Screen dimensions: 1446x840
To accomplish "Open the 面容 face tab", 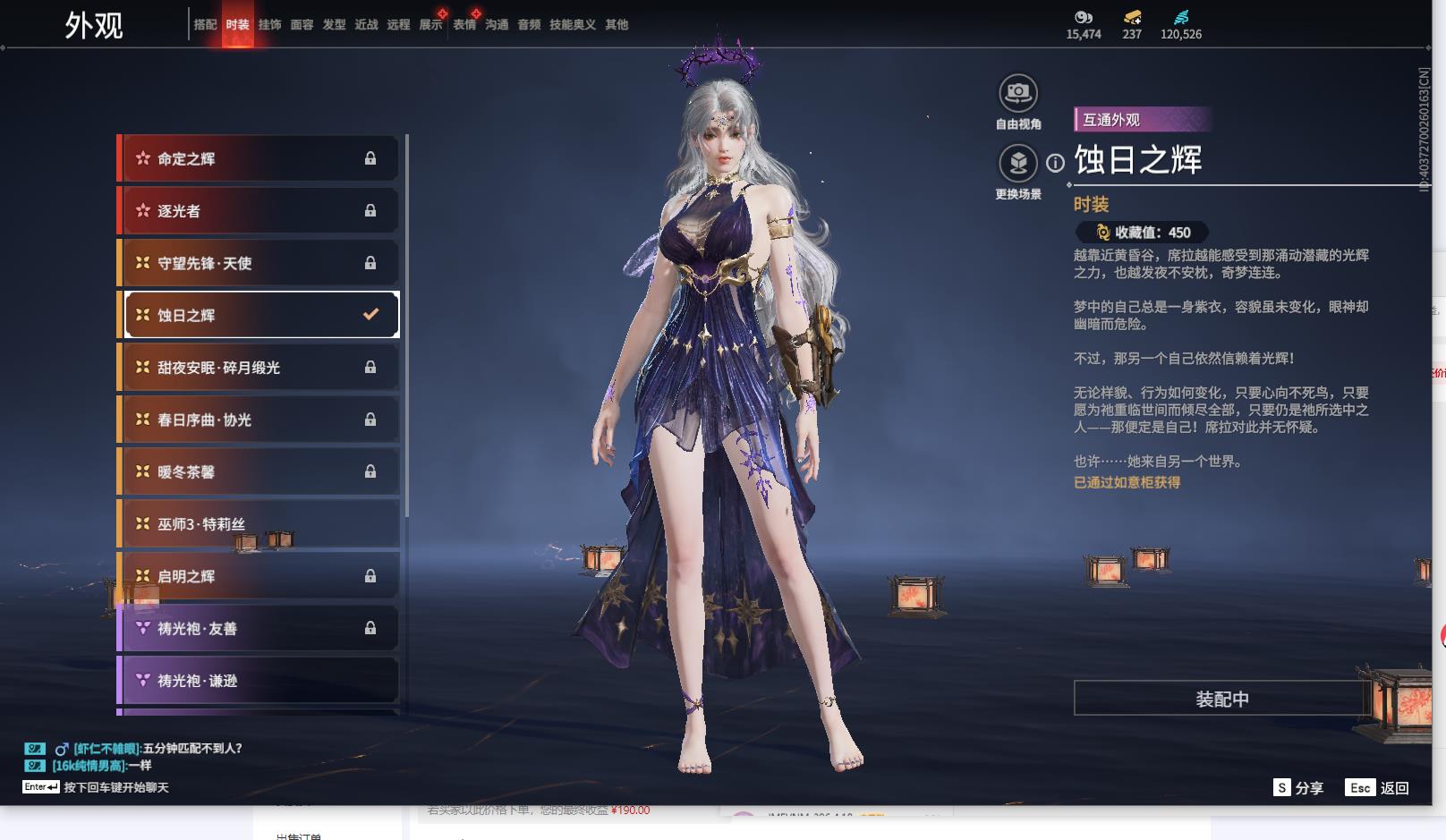I will pyautogui.click(x=302, y=25).
